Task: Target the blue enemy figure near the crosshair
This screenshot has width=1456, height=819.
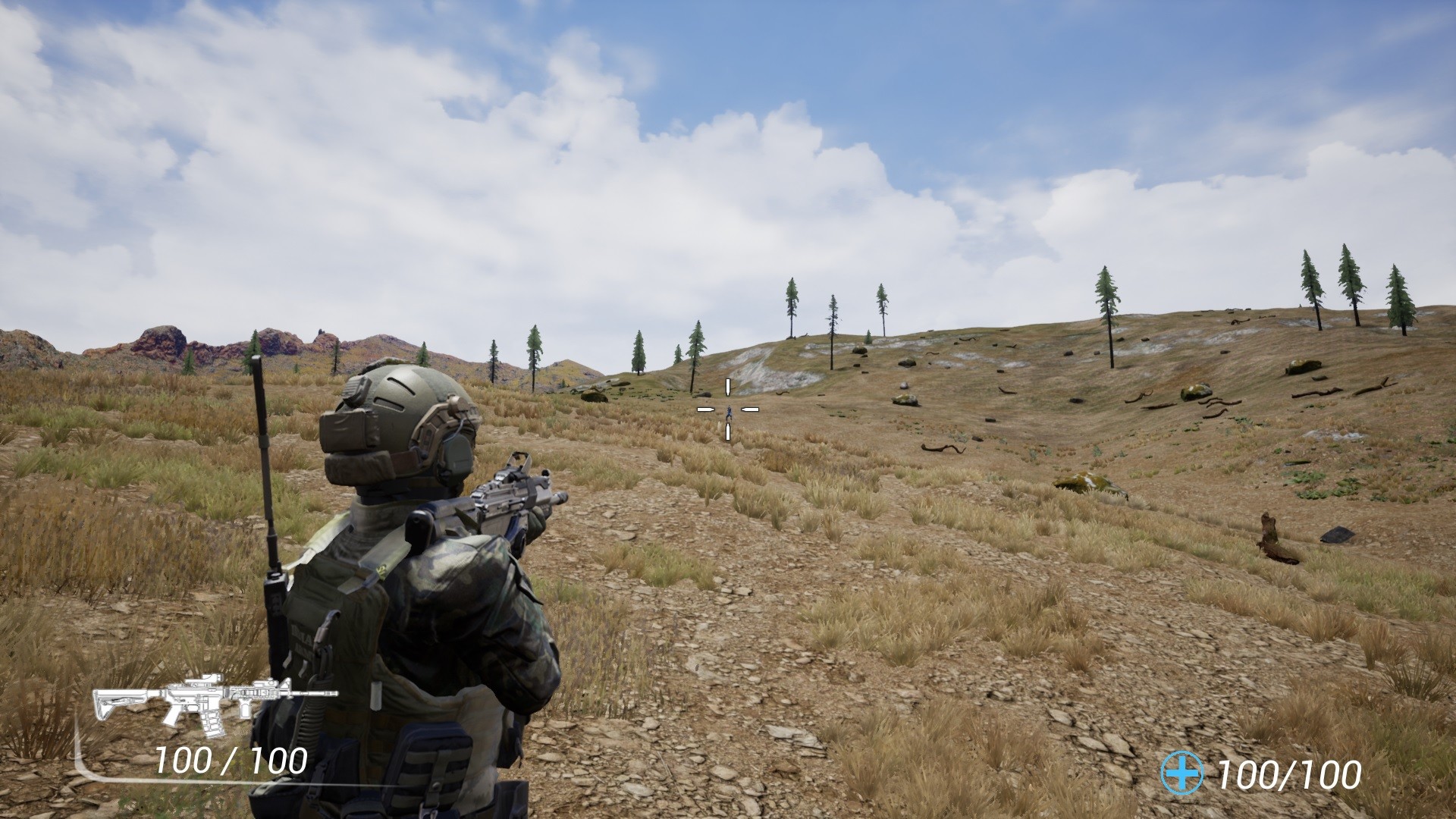Action: [728, 412]
